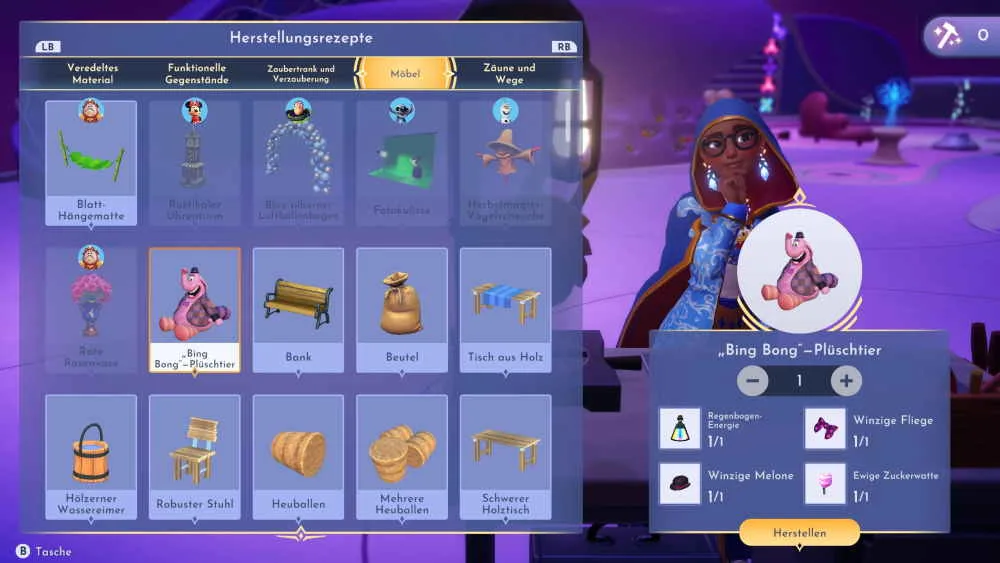Select the Hölzerner Wassereimer recipe
Viewport: 1000px width, 563px height.
click(91, 456)
